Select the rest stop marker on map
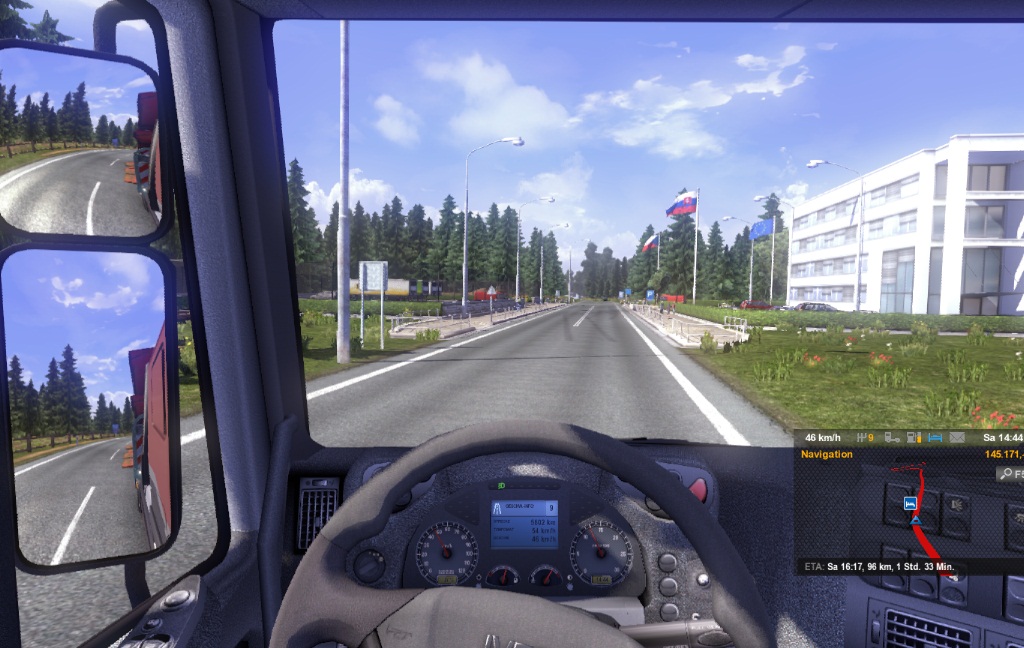Screen dimensions: 1024x648 tap(911, 502)
